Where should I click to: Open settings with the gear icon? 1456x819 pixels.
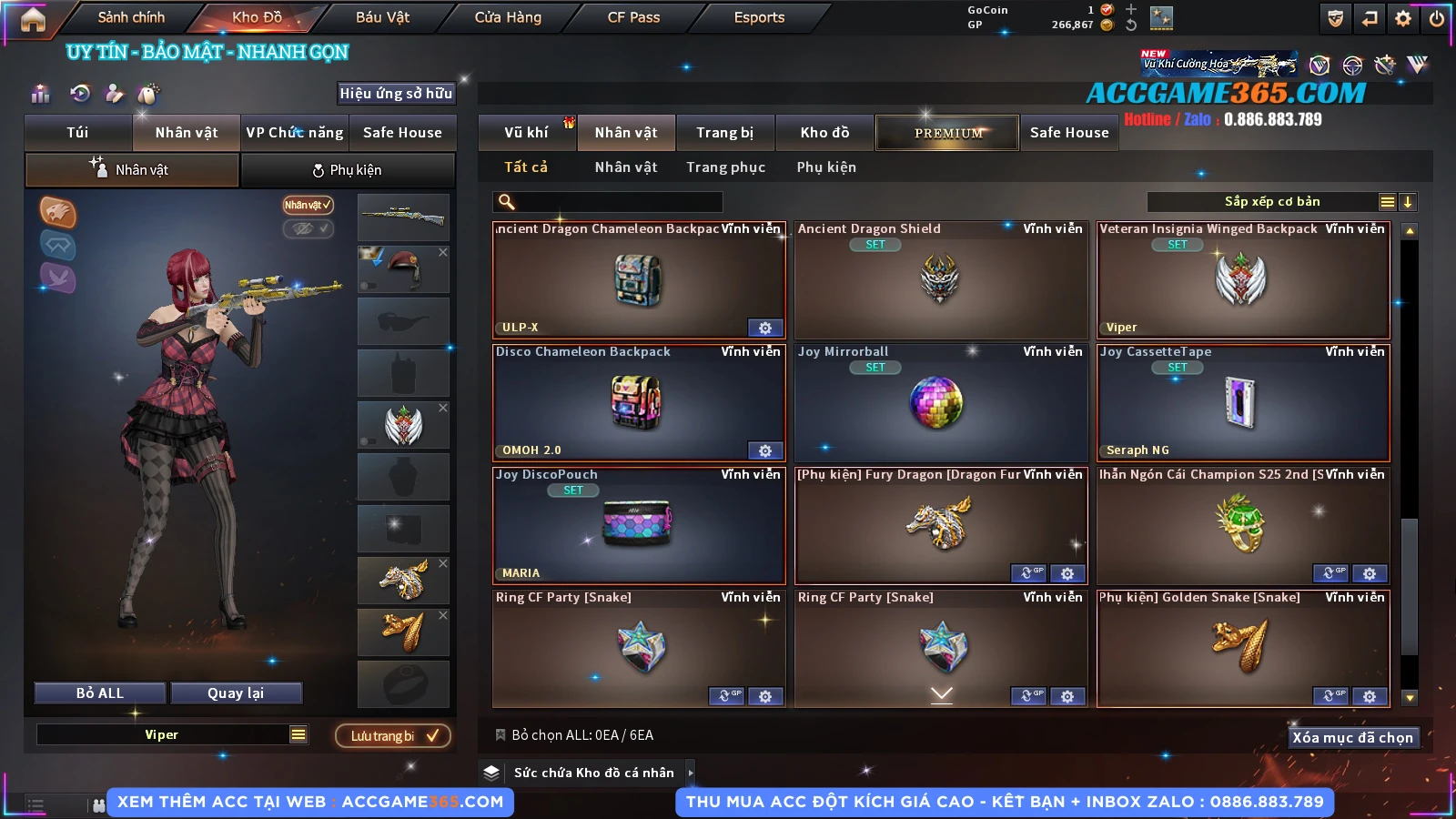coord(1403,18)
